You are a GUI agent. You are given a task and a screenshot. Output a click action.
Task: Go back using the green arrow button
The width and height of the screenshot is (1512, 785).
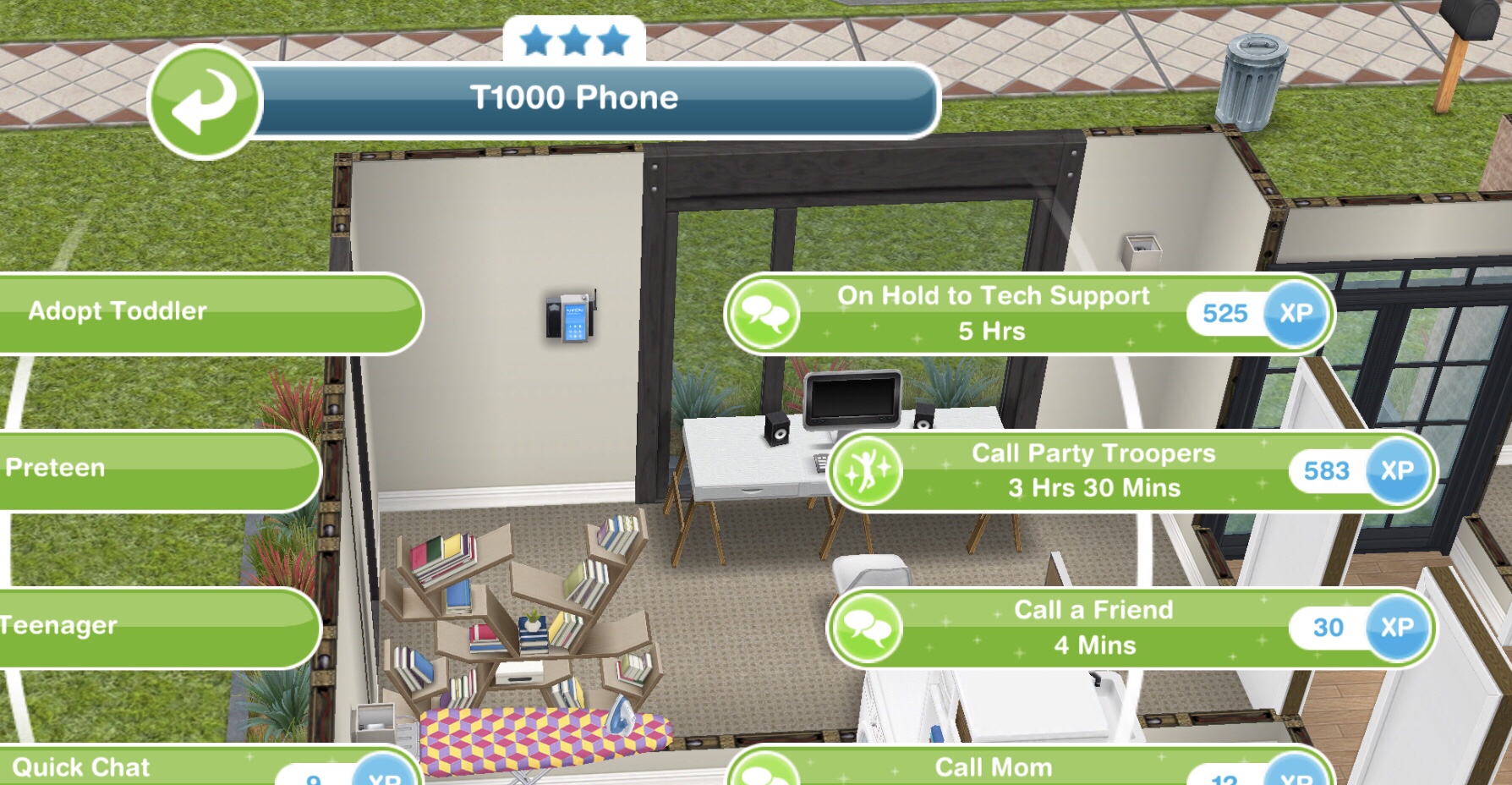pos(204,102)
